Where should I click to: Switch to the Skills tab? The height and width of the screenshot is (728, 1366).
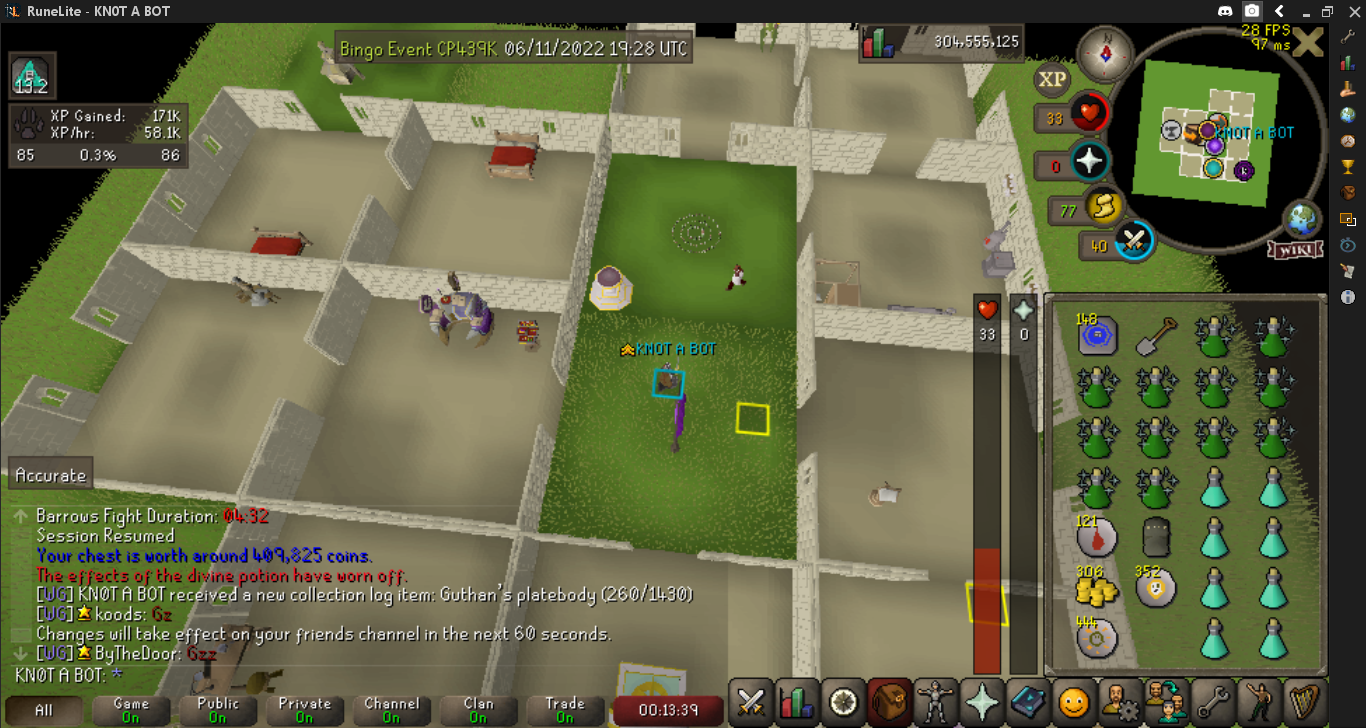click(x=796, y=702)
